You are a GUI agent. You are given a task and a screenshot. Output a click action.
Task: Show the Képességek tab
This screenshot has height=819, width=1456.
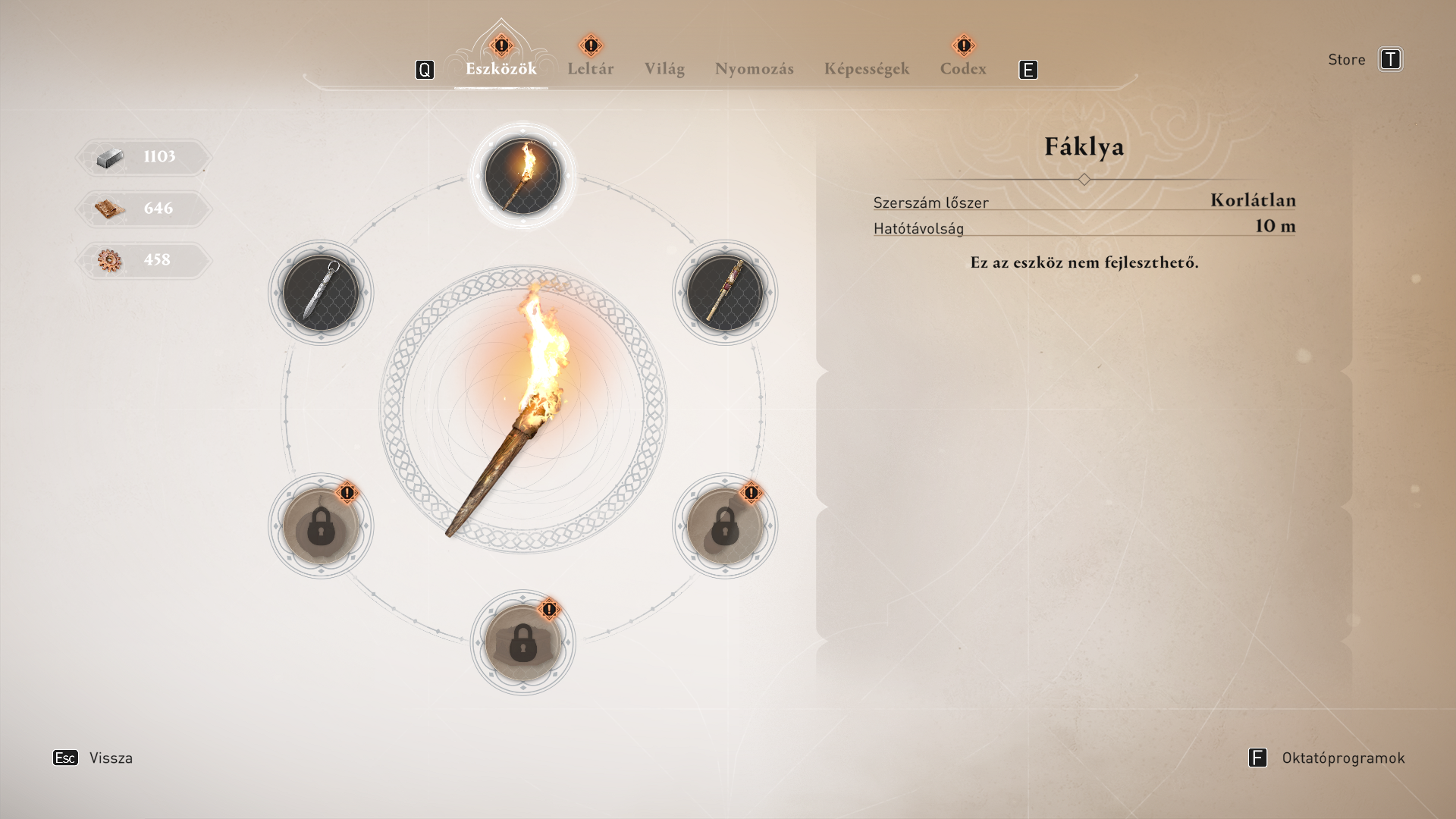[x=866, y=69]
